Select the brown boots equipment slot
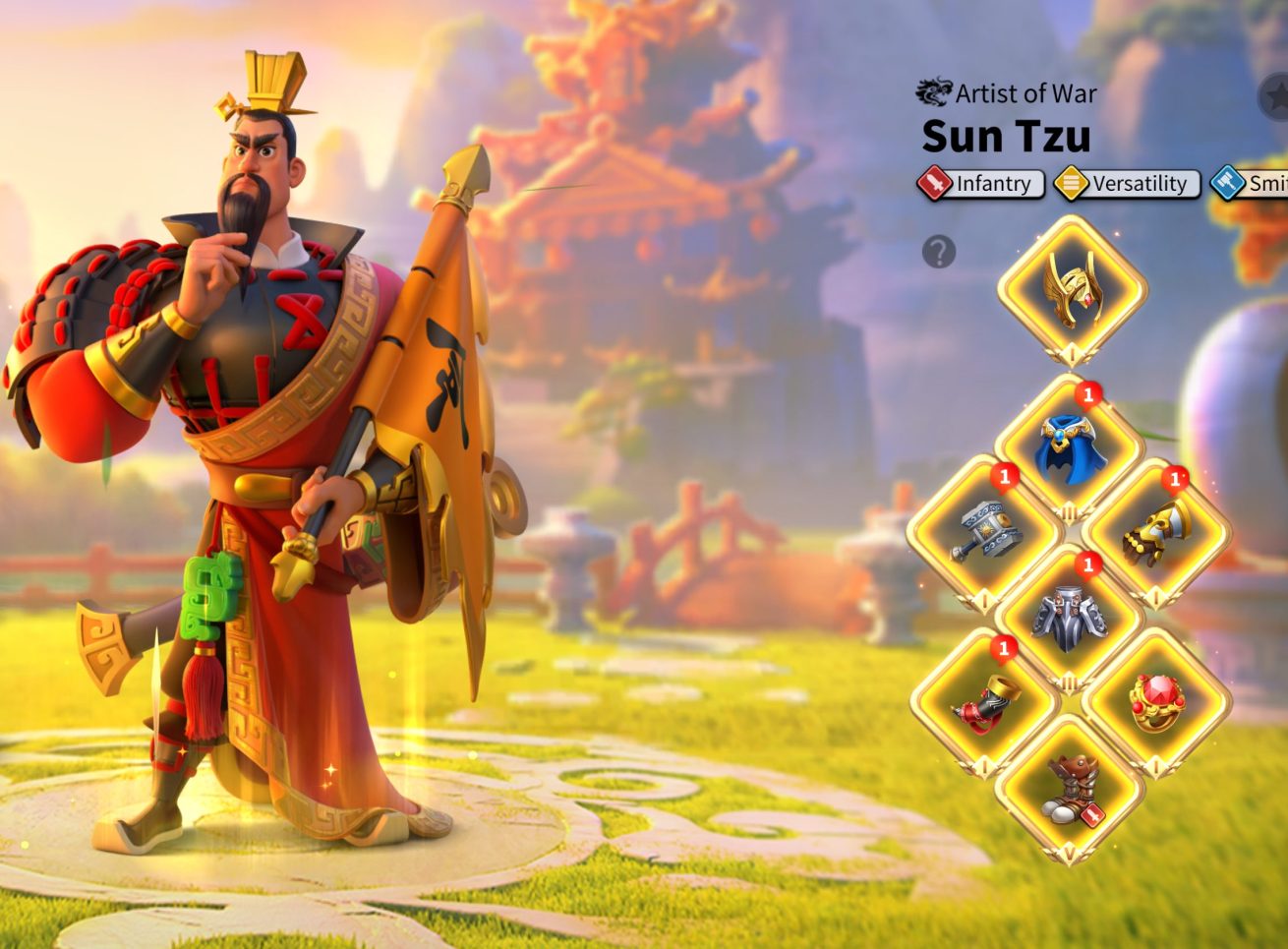 1069,789
